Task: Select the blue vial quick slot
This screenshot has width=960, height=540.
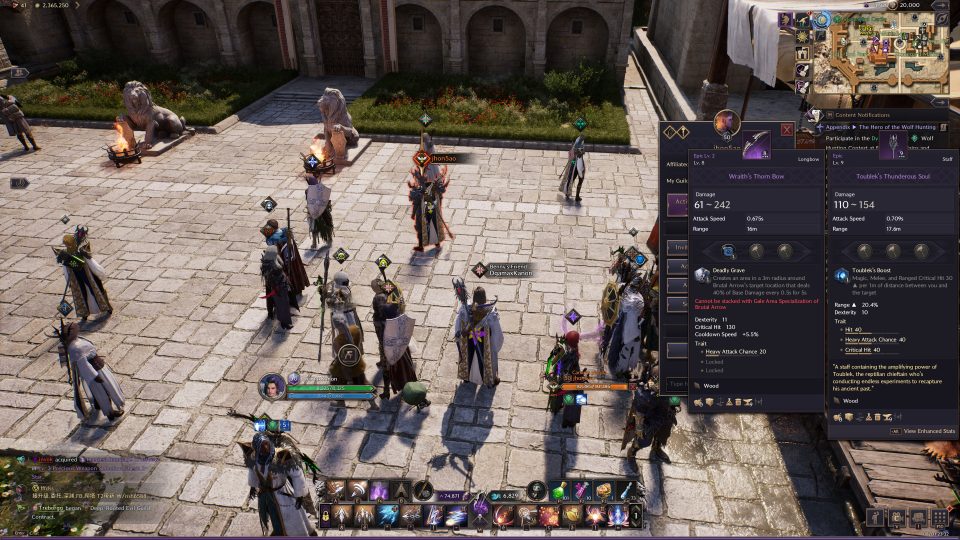Action: pyautogui.click(x=626, y=490)
